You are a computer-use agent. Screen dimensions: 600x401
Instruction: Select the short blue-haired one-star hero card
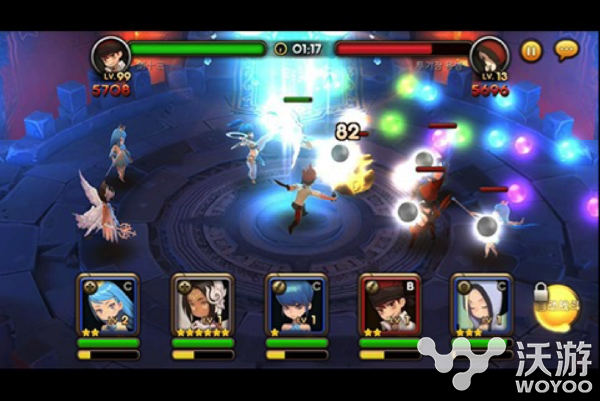point(296,303)
